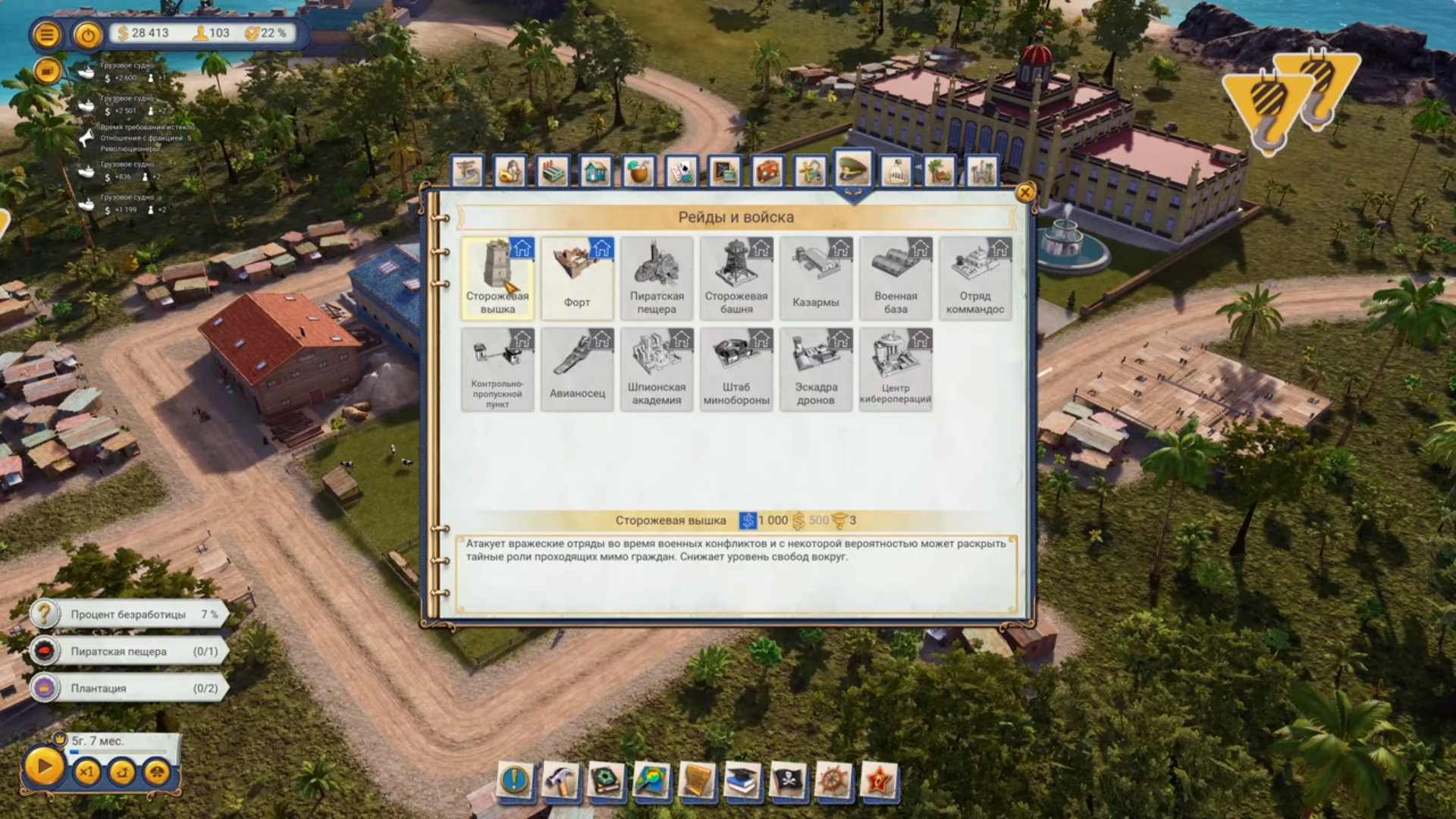Open the playing cards category tab

pyautogui.click(x=681, y=171)
